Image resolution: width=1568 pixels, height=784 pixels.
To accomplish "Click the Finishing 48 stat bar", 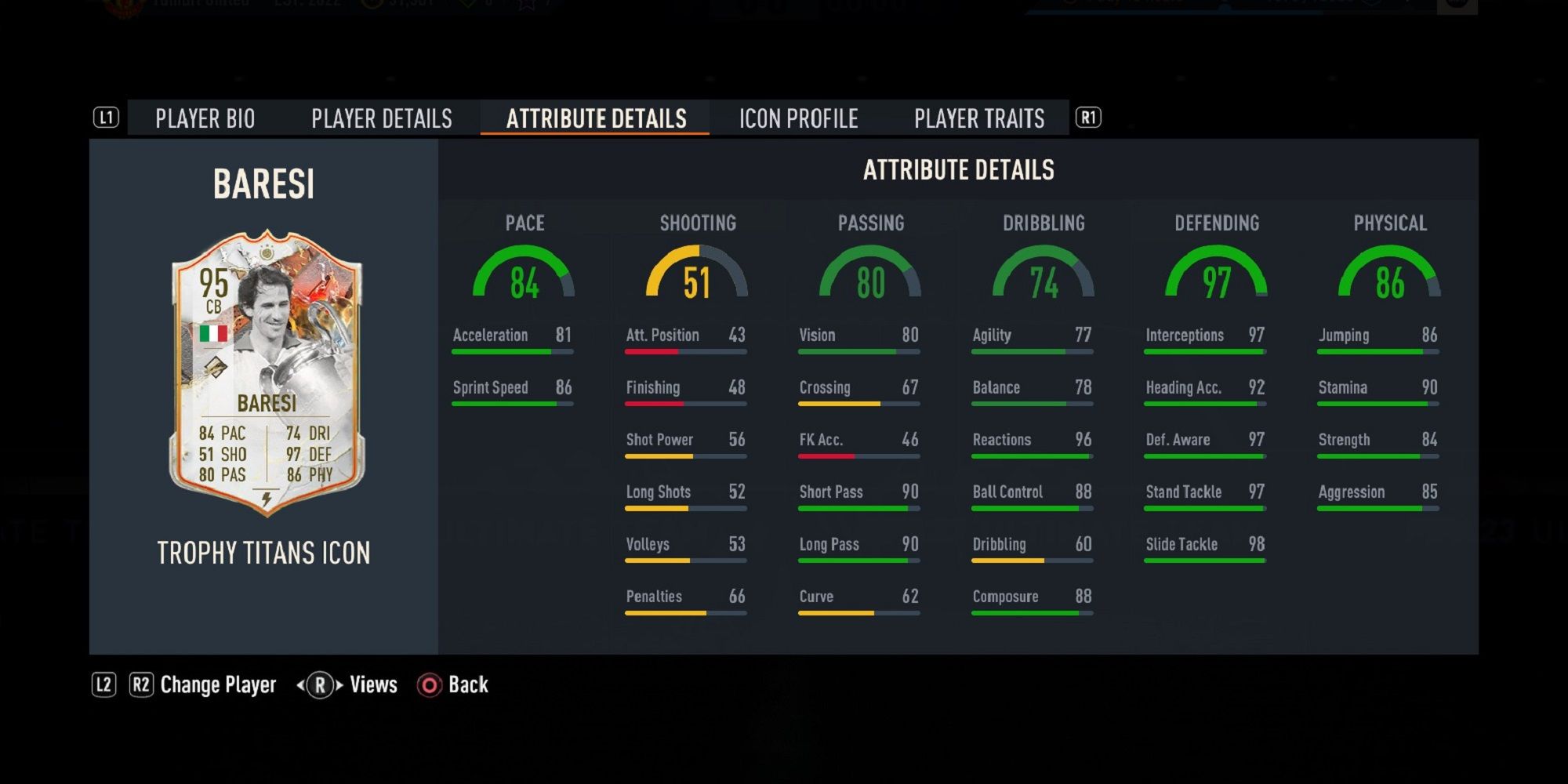I will coord(684,392).
